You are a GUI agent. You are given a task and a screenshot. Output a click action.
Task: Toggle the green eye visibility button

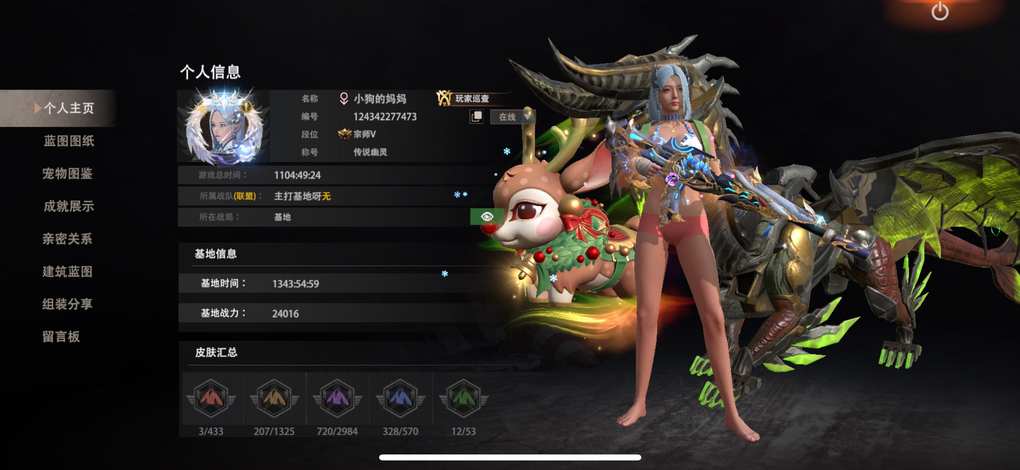tap(485, 216)
